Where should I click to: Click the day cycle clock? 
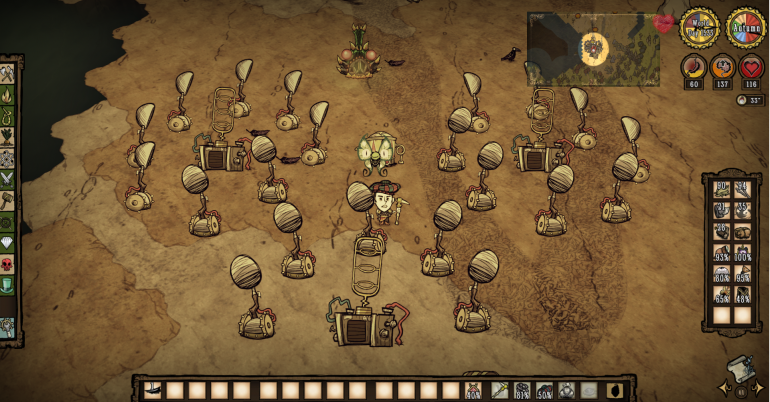tap(699, 28)
